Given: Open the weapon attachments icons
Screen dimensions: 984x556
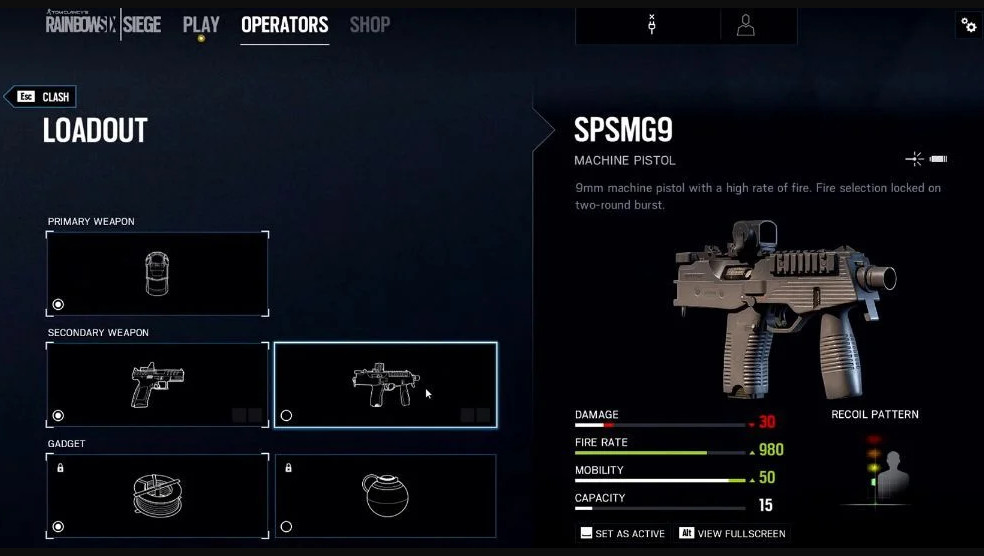Looking at the screenshot, I should pyautogui.click(x=926, y=159).
